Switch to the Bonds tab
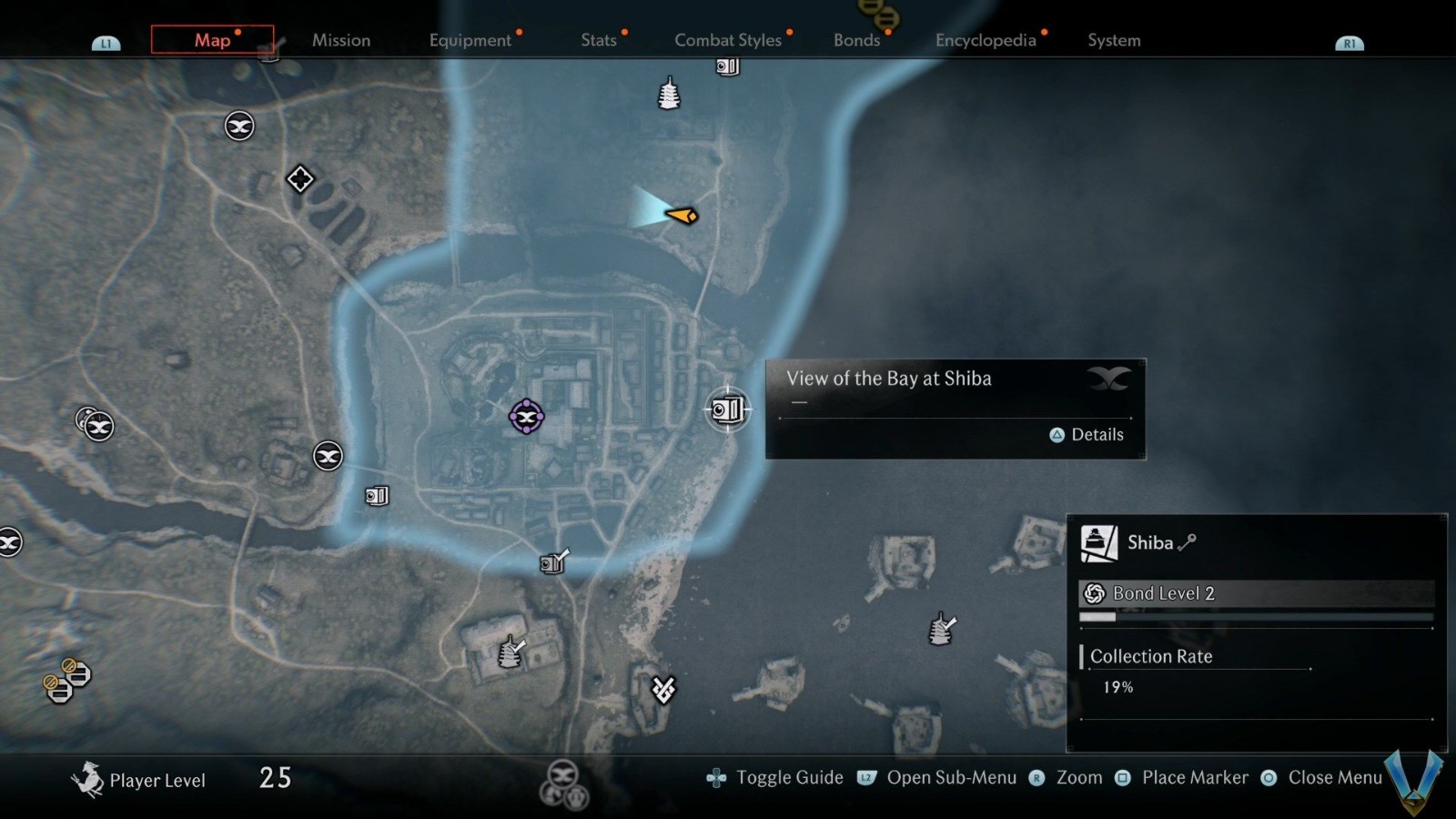The image size is (1456, 819). coord(855,41)
